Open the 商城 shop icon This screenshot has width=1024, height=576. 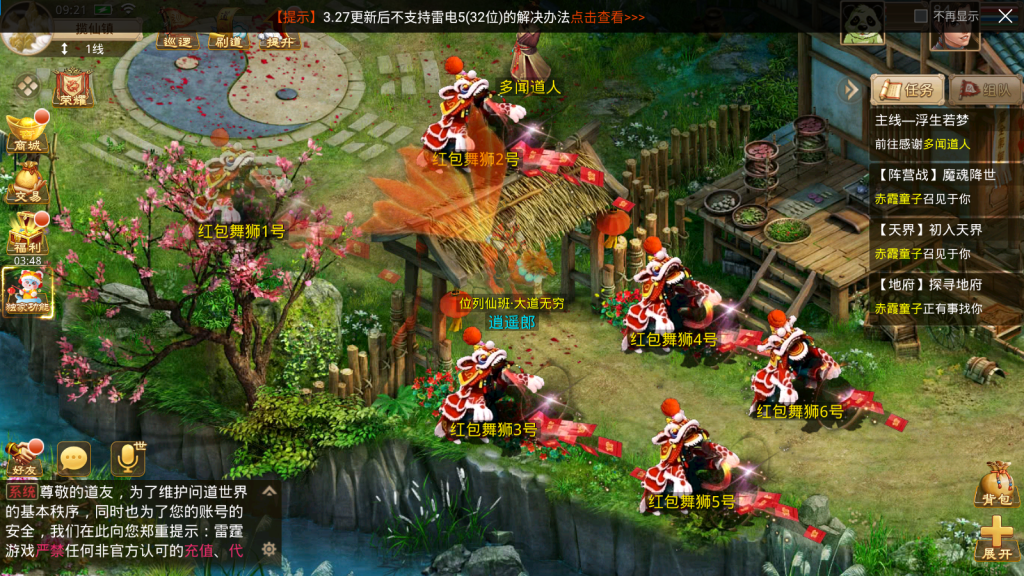(x=27, y=131)
